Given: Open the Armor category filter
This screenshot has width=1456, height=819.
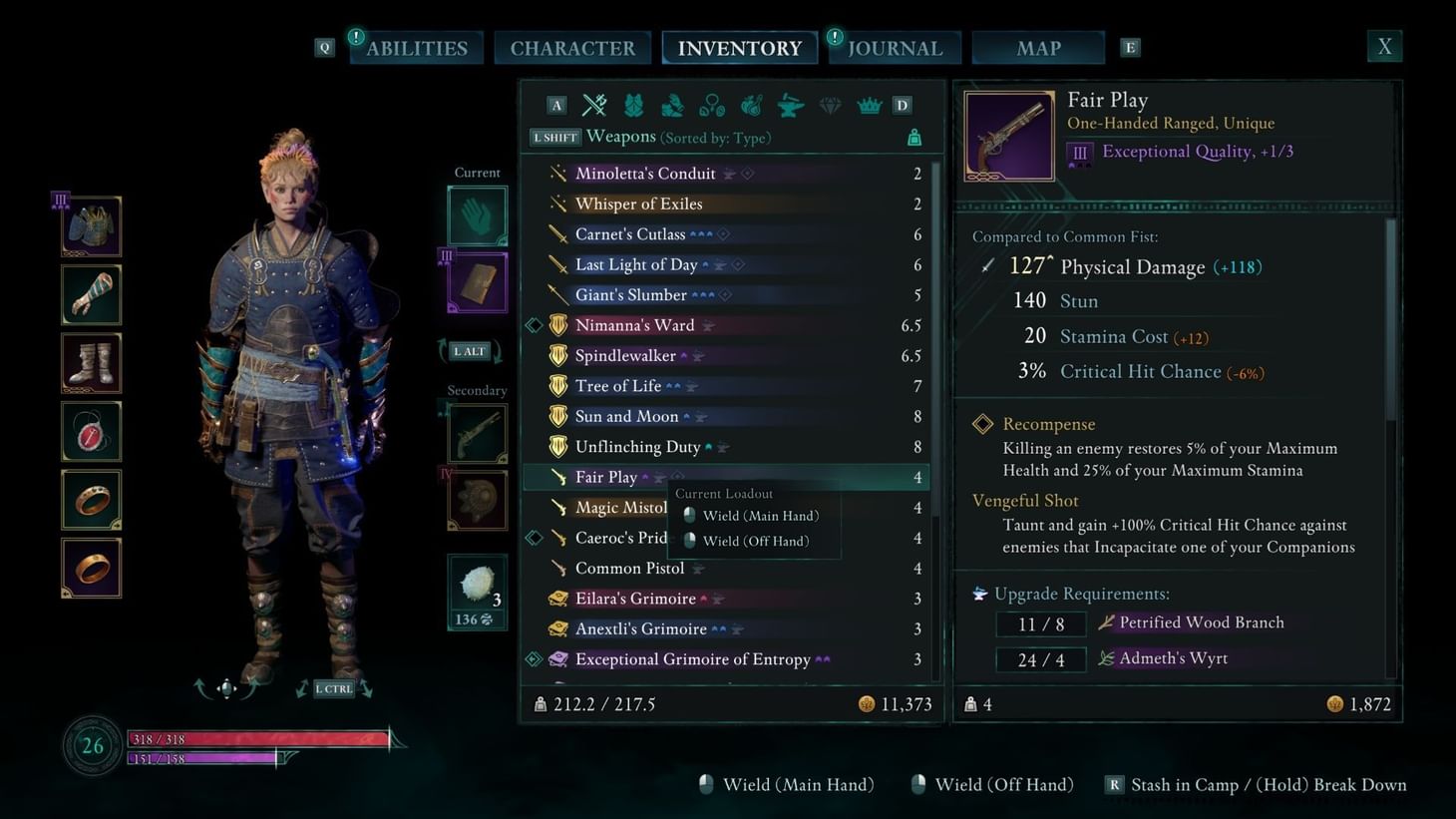Looking at the screenshot, I should coord(633,104).
